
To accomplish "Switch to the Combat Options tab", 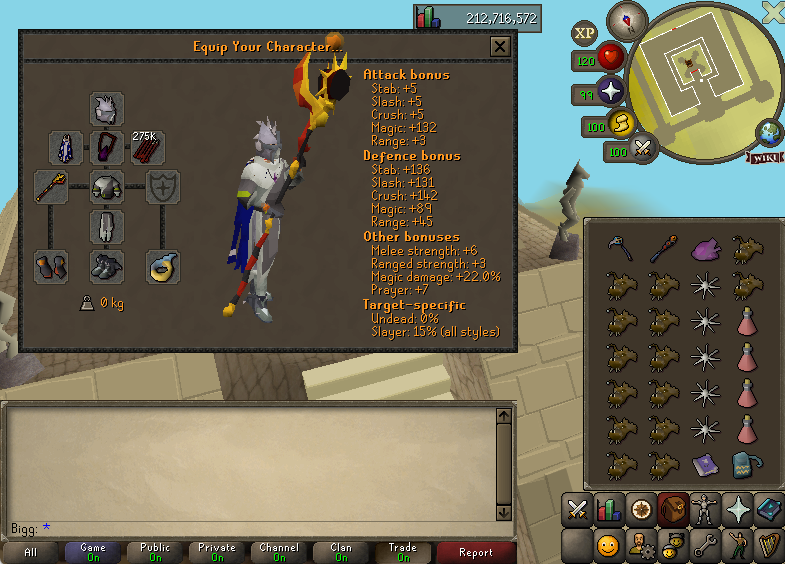I will tap(576, 510).
